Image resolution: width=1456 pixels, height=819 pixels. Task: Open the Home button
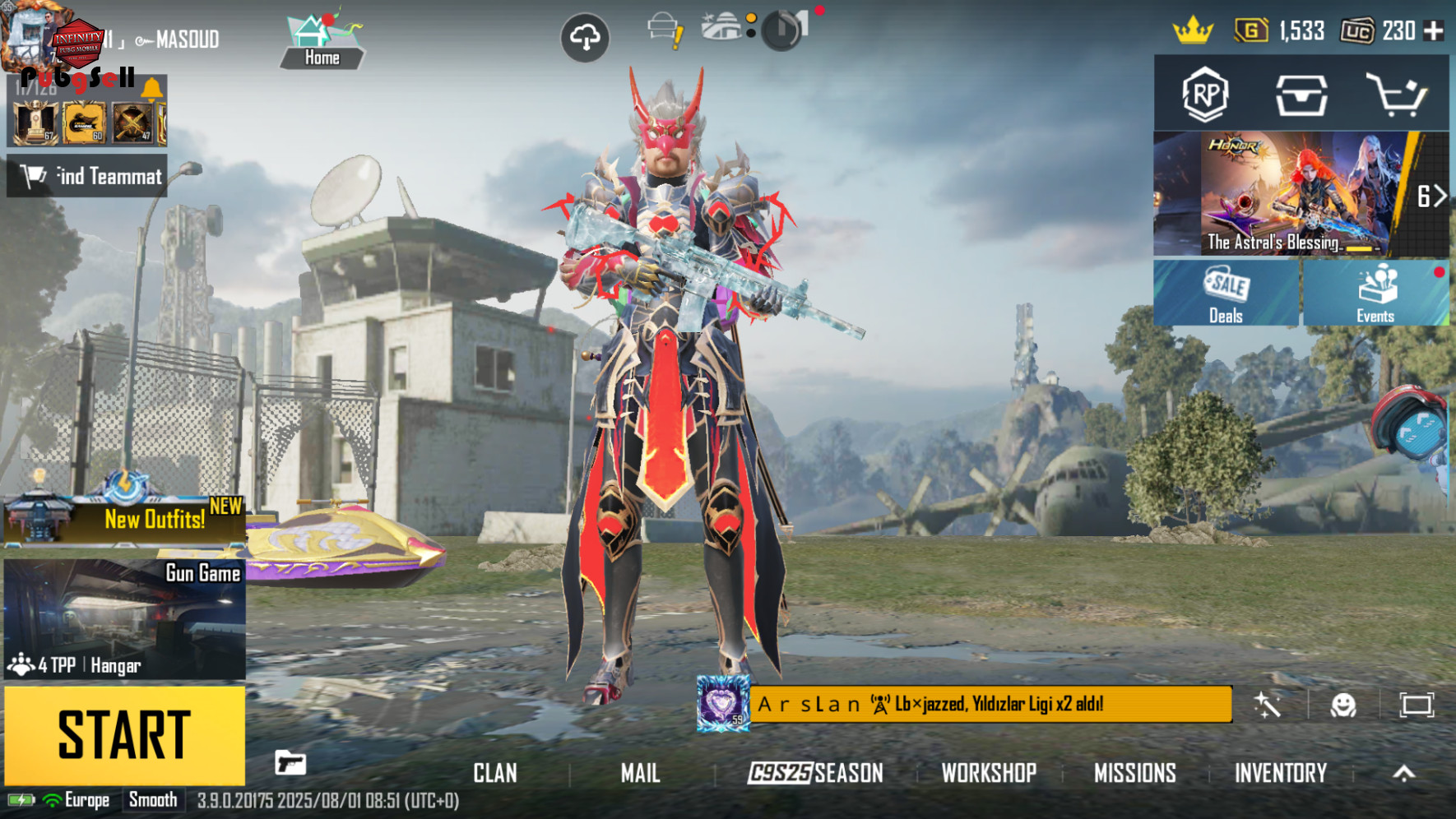[322, 41]
